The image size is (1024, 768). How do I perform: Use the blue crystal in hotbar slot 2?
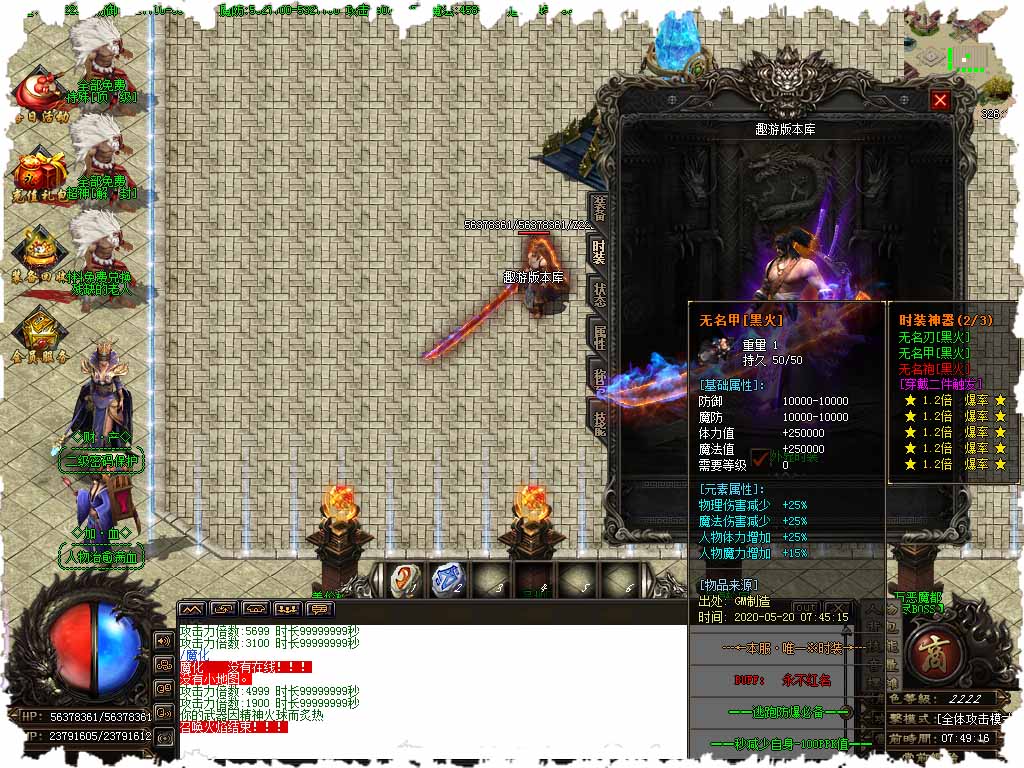coord(447,580)
